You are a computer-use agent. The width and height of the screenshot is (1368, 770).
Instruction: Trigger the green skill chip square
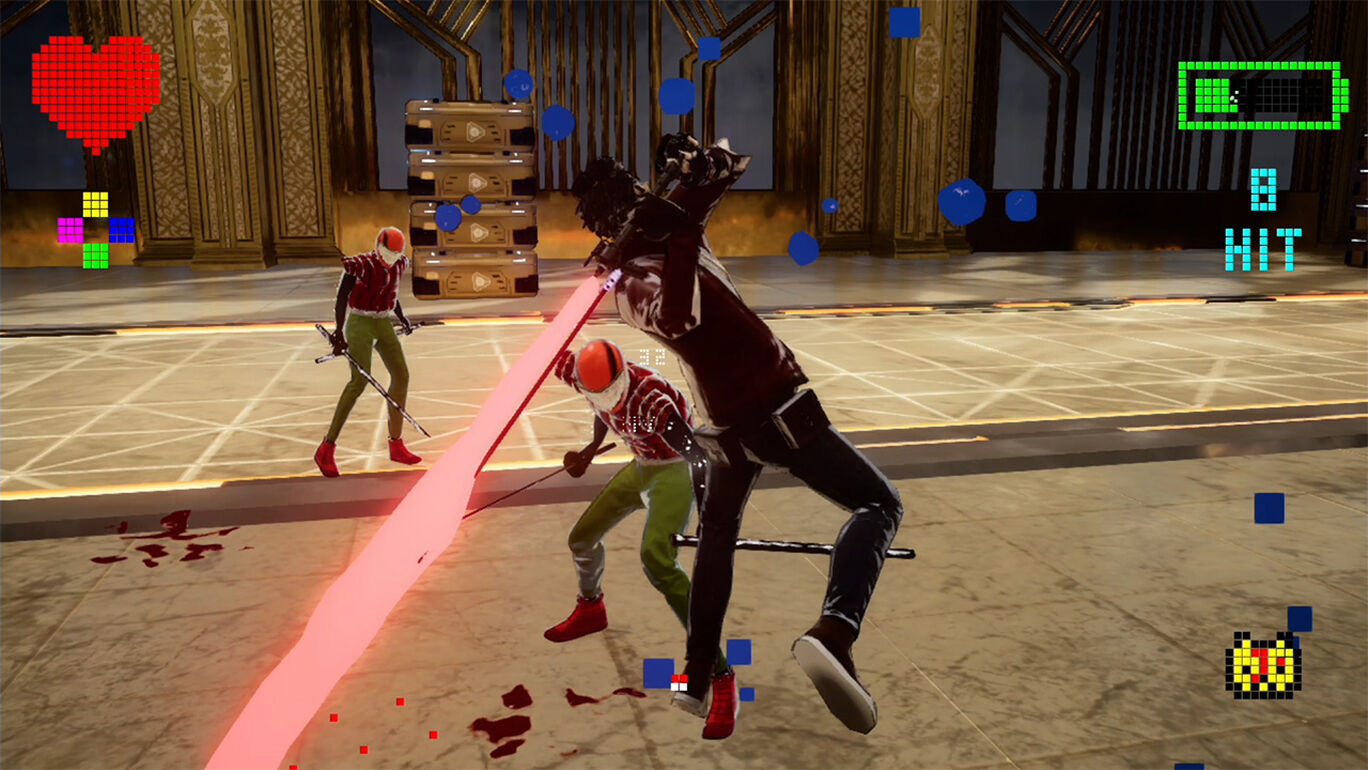(95, 255)
